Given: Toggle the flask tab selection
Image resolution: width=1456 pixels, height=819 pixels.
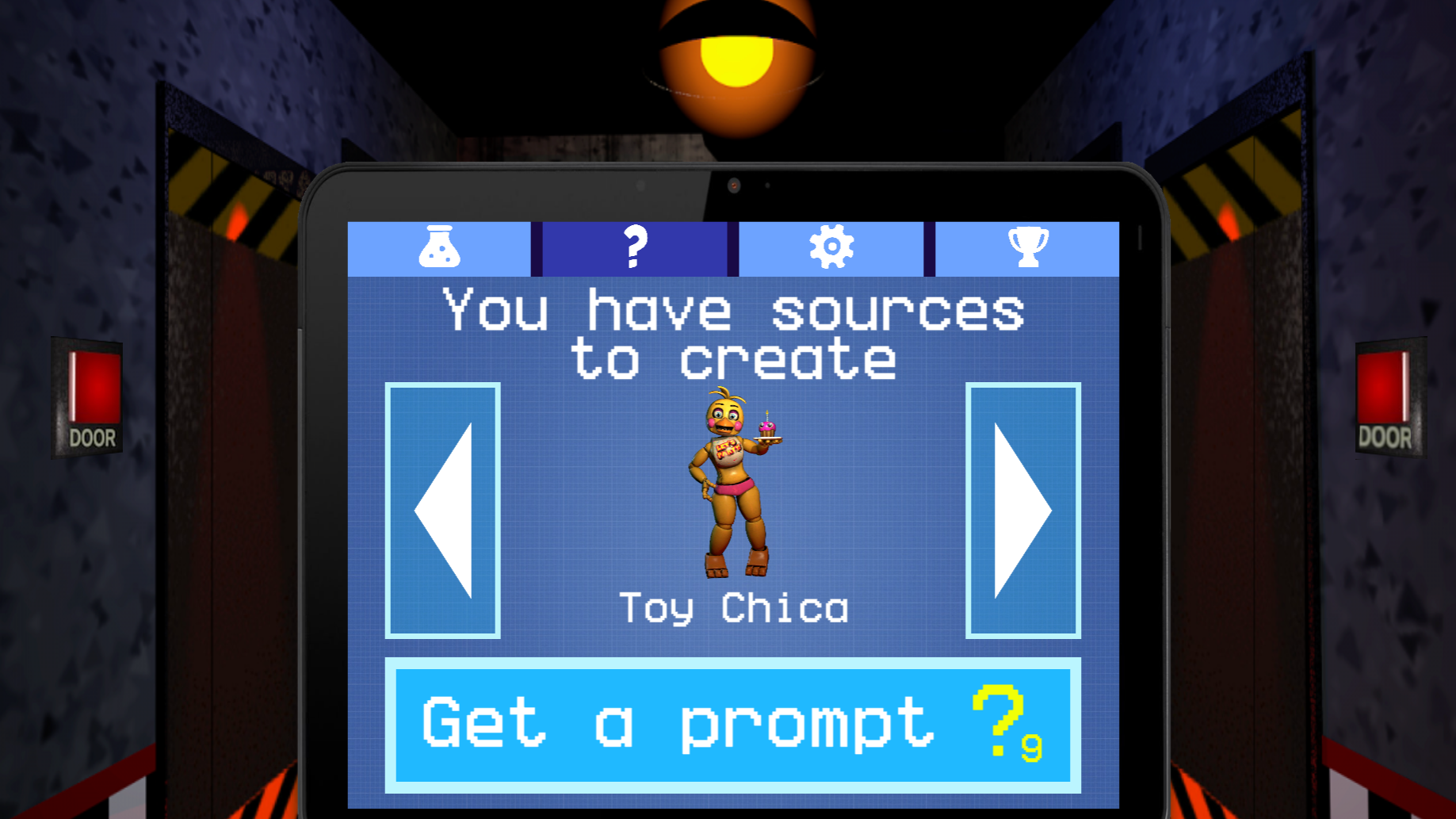Looking at the screenshot, I should coord(441,248).
